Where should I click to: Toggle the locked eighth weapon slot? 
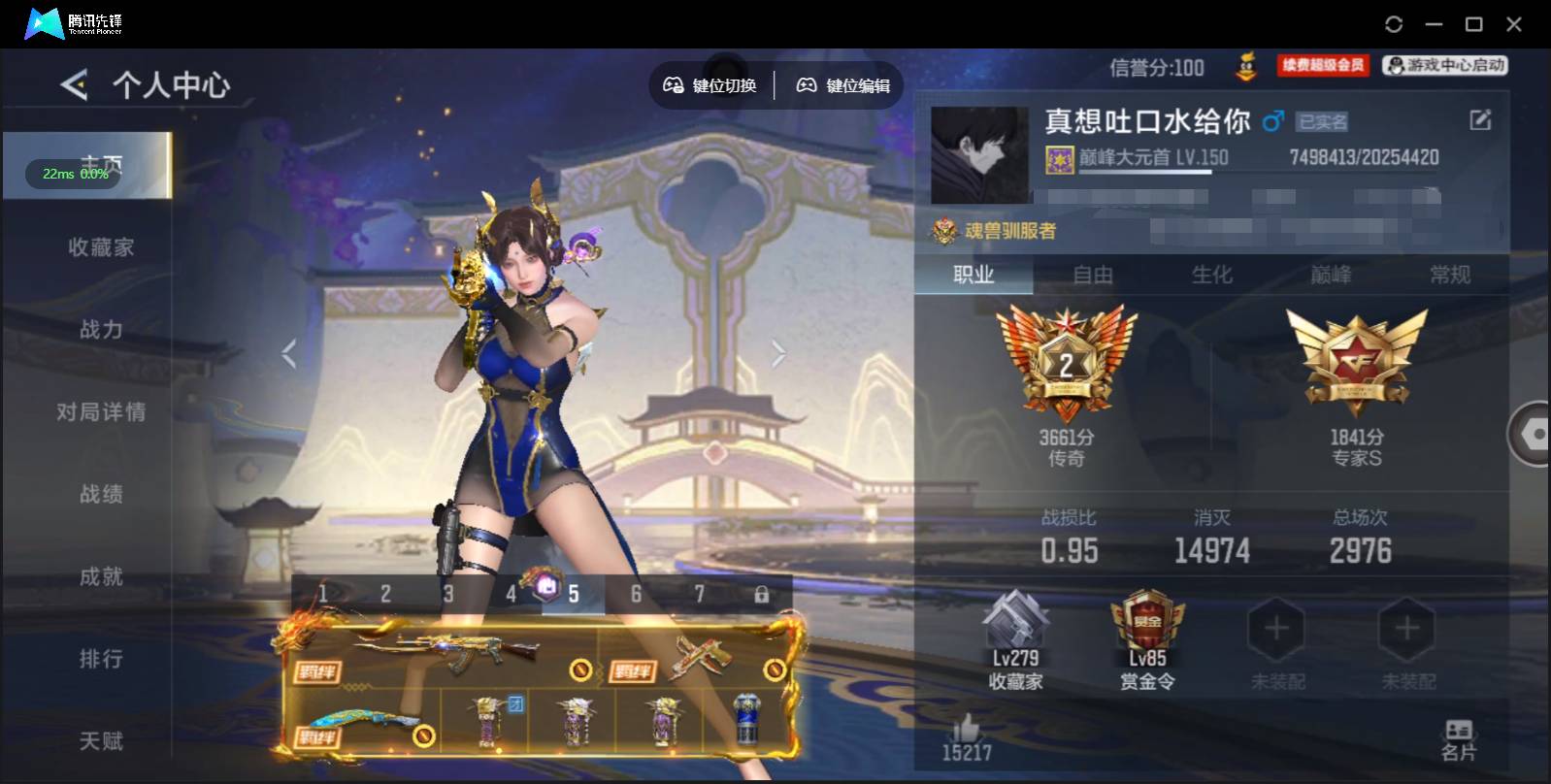pos(762,592)
